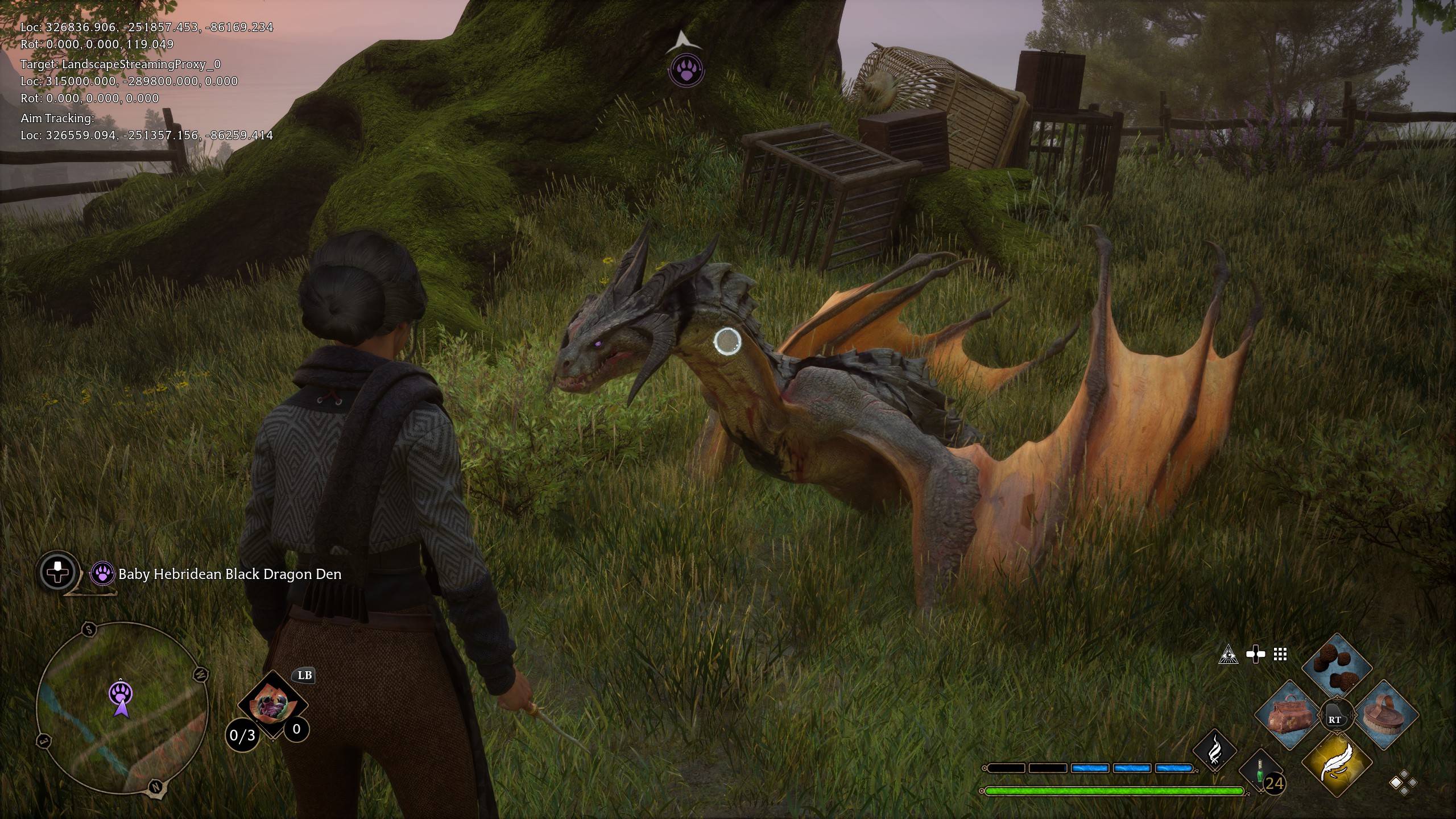
Task: Switch spell set using the four-diamond selector
Action: (1403, 782)
